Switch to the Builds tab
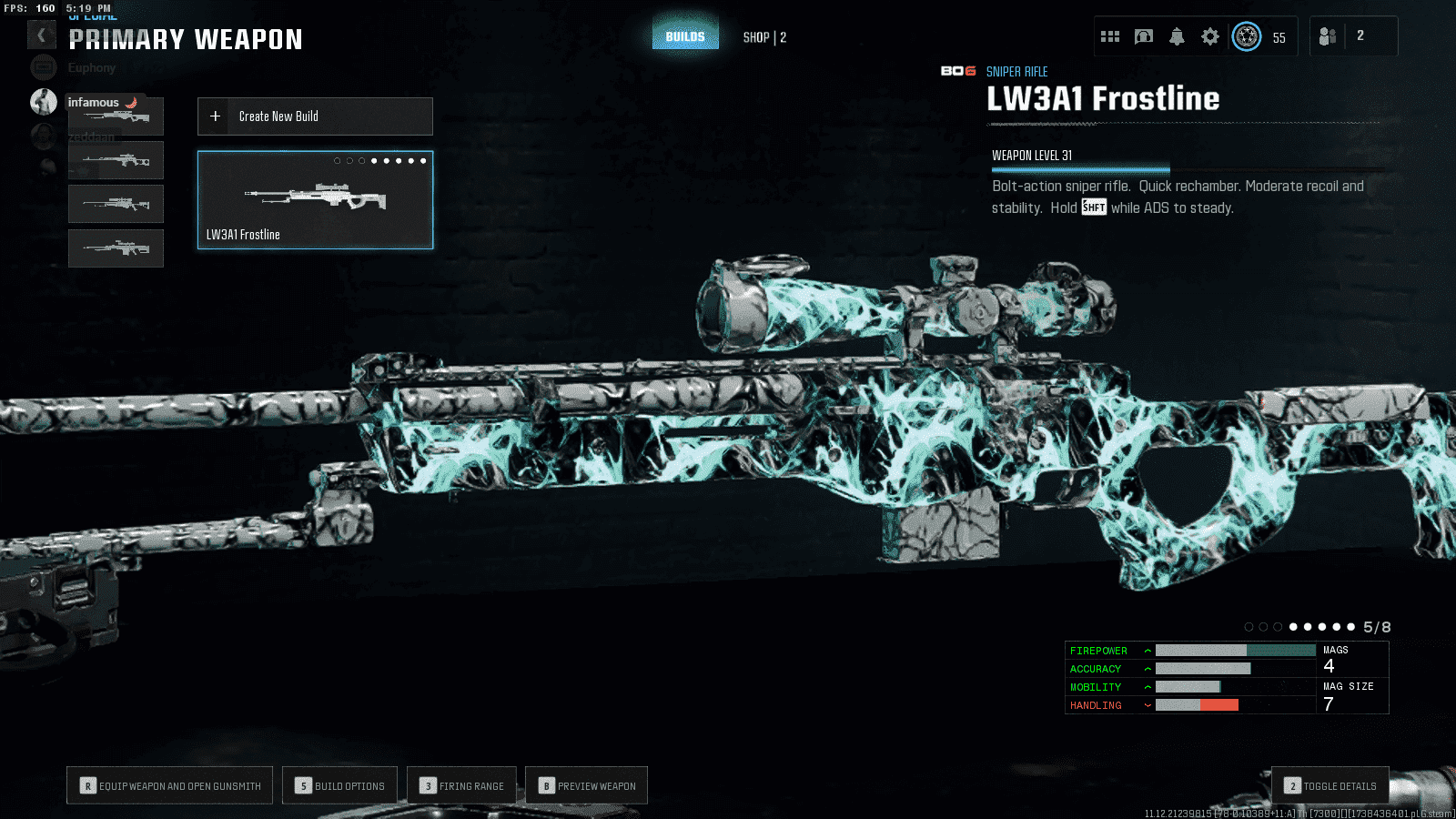This screenshot has width=1456, height=819. pyautogui.click(x=685, y=37)
